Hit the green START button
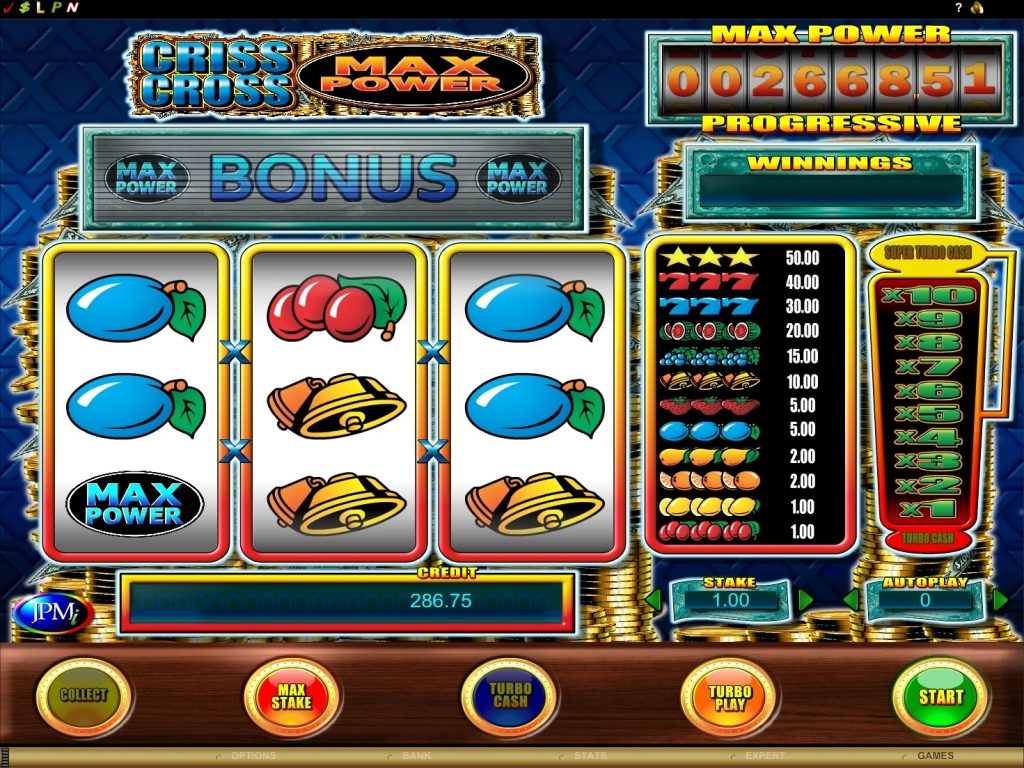This screenshot has width=1024, height=768. [x=940, y=696]
